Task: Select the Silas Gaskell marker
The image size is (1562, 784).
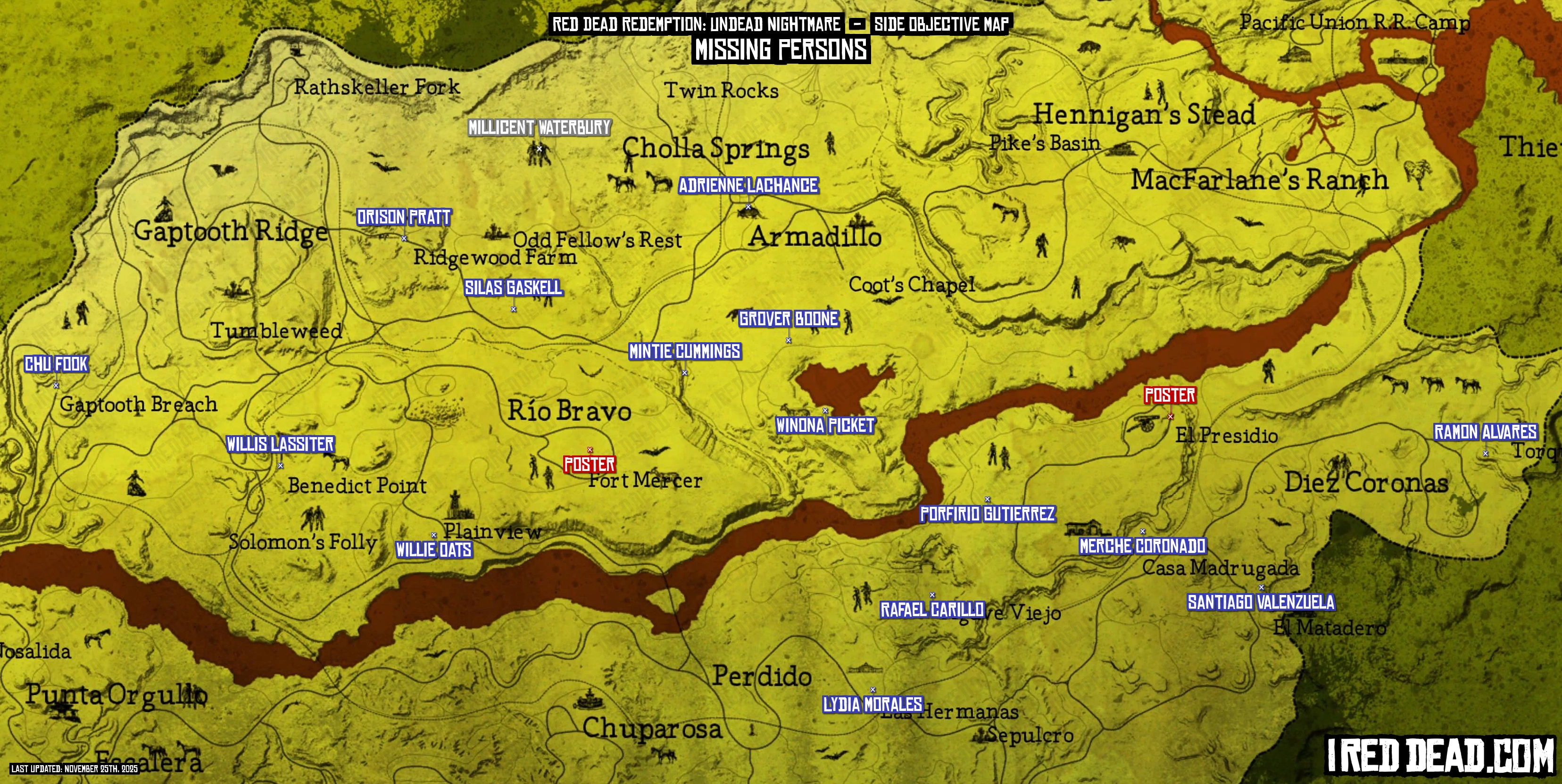Action: [x=513, y=288]
